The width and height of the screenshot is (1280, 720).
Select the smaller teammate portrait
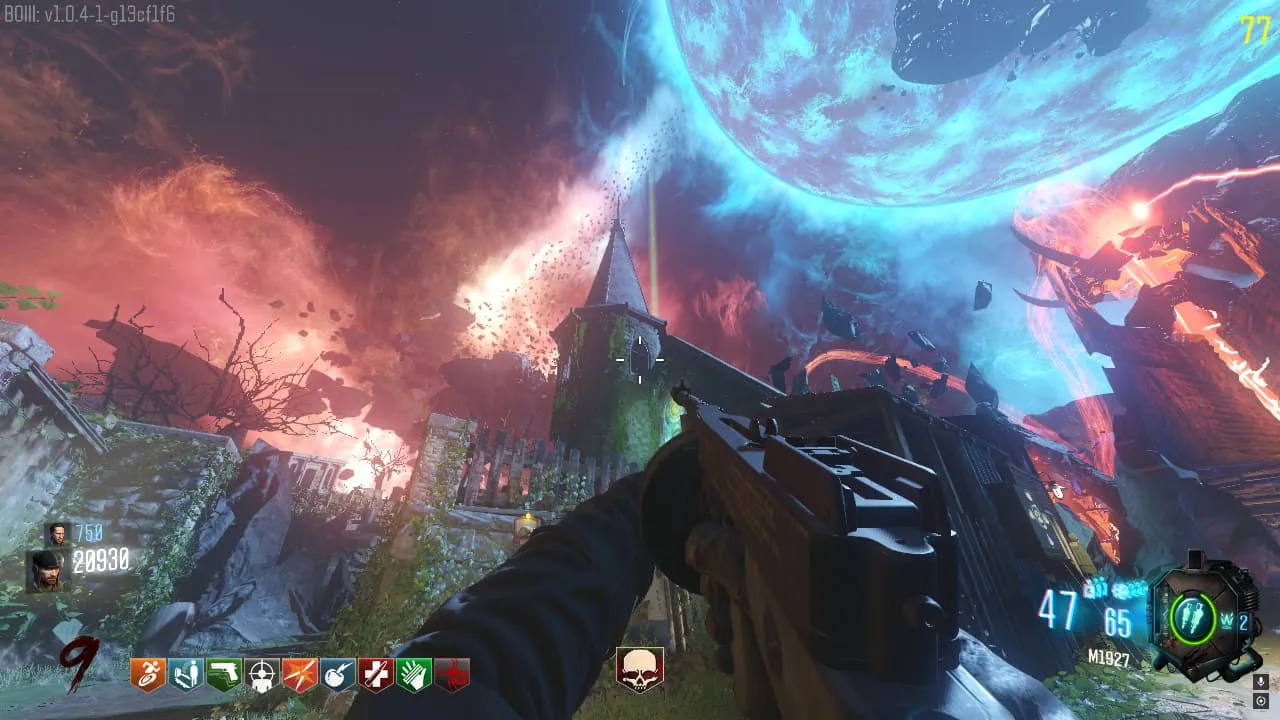coord(57,533)
